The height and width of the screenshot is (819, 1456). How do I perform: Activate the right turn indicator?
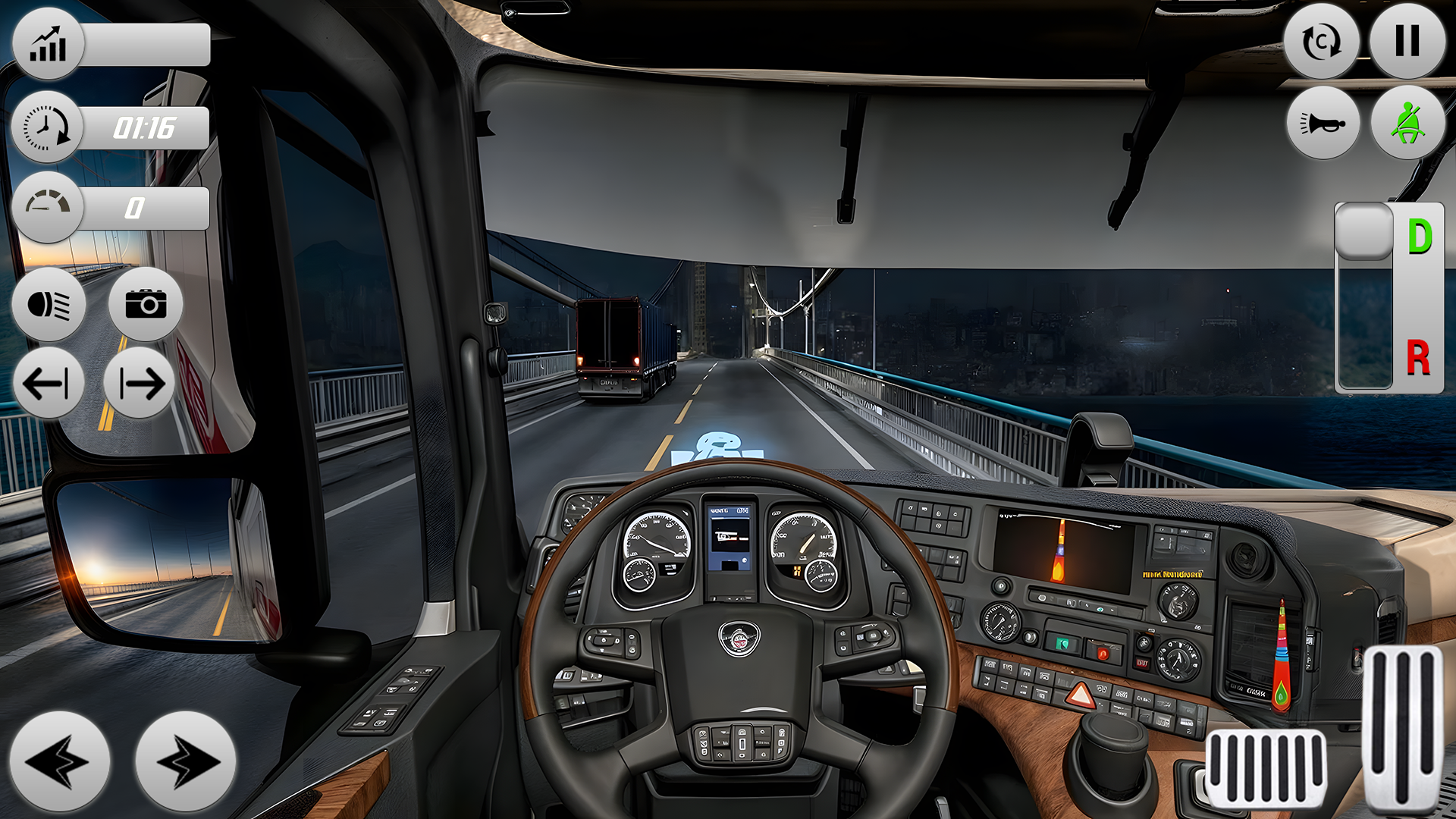coord(140,383)
